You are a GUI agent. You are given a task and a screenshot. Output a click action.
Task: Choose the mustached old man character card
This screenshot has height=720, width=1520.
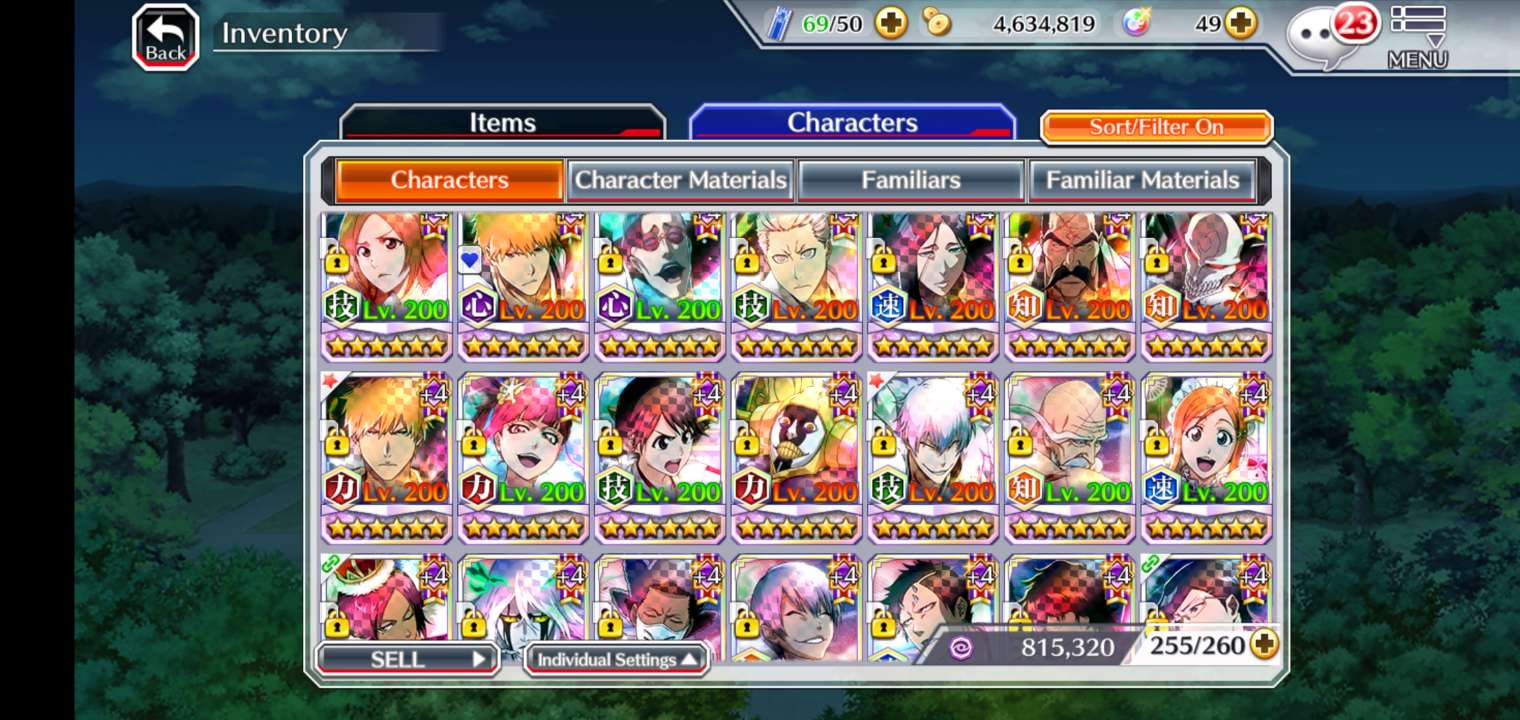(x=1070, y=285)
